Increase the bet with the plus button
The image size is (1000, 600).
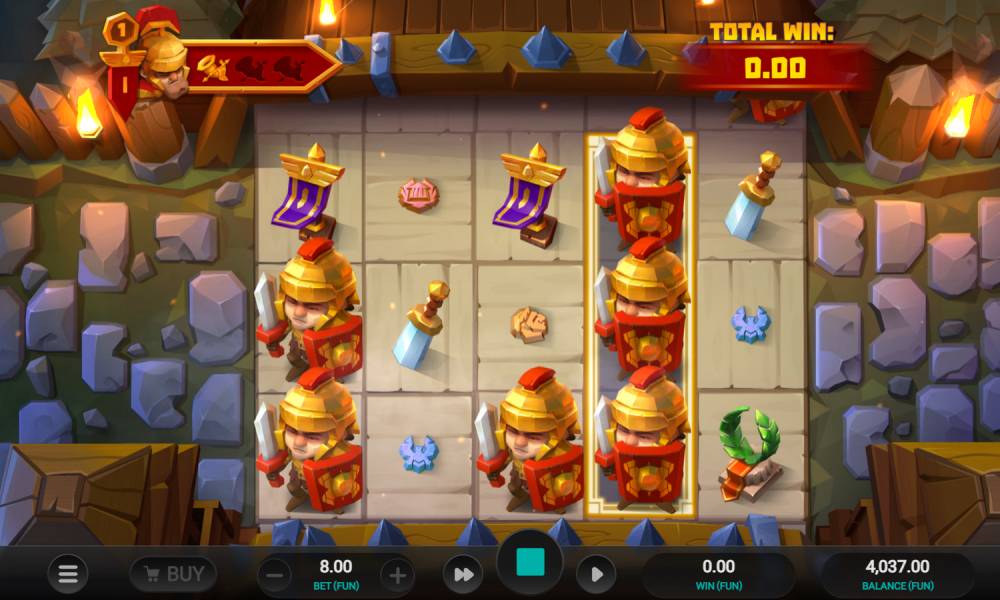[397, 575]
